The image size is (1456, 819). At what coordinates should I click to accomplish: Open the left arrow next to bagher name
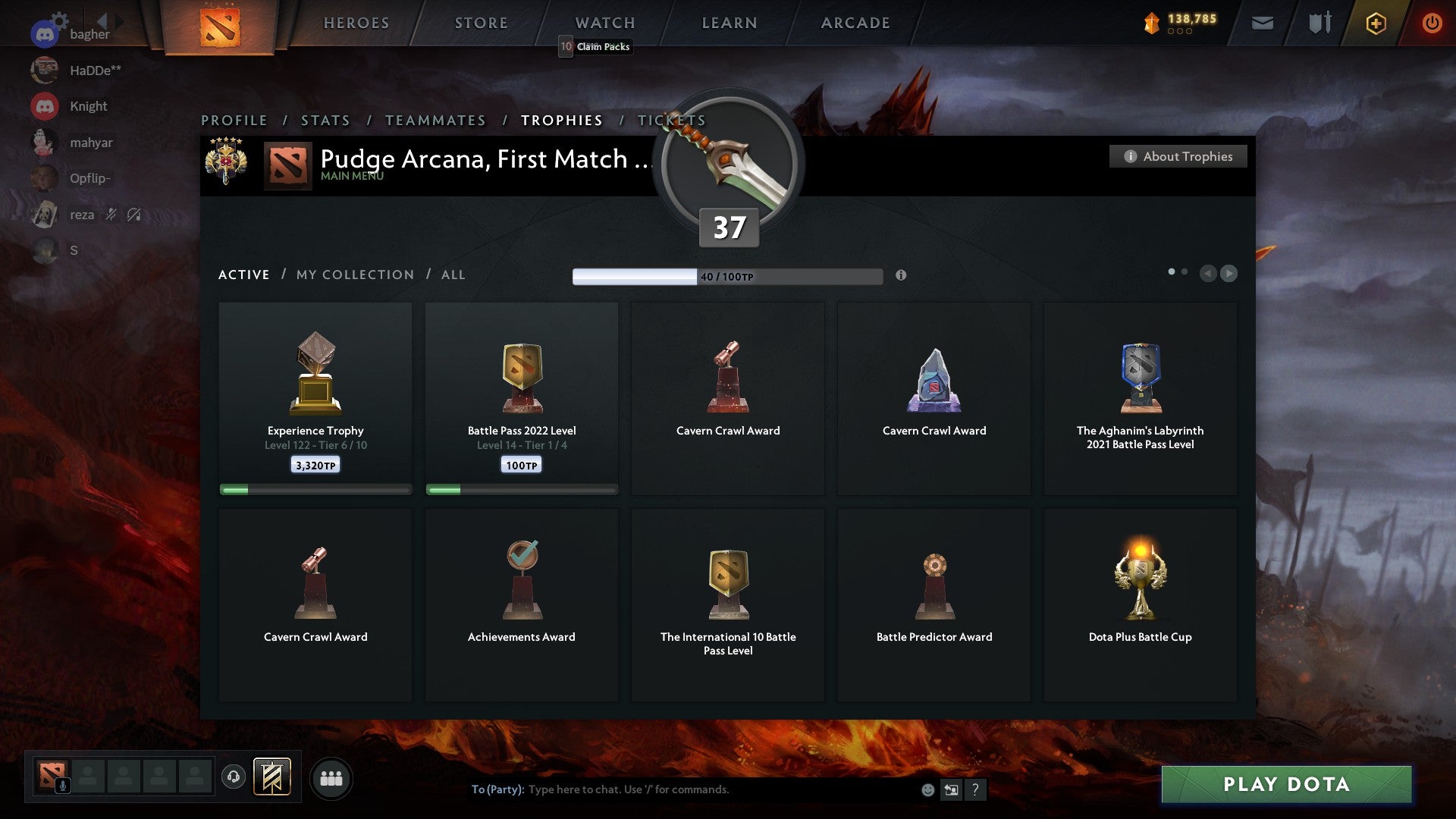click(102, 23)
